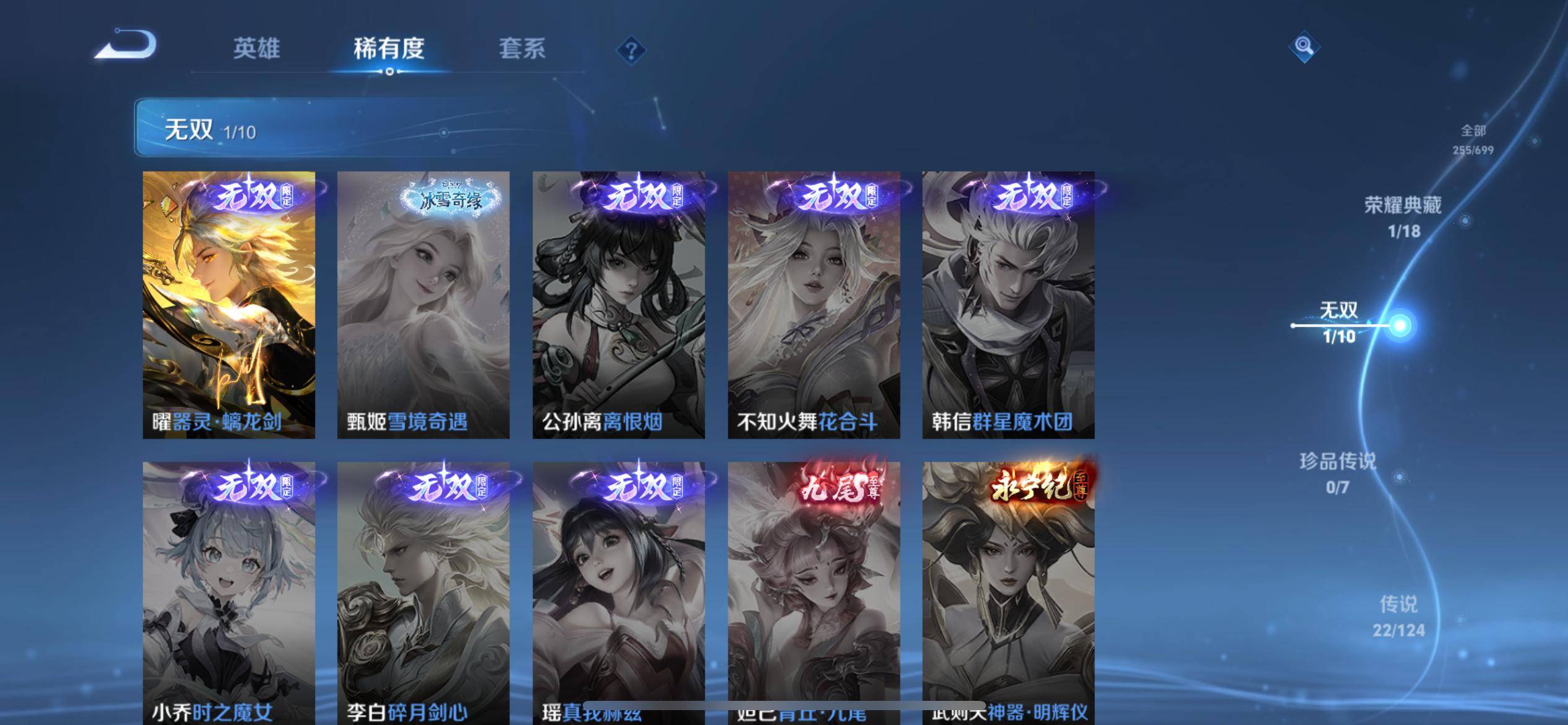
Task: Go back using the return arrow
Action: tap(127, 46)
